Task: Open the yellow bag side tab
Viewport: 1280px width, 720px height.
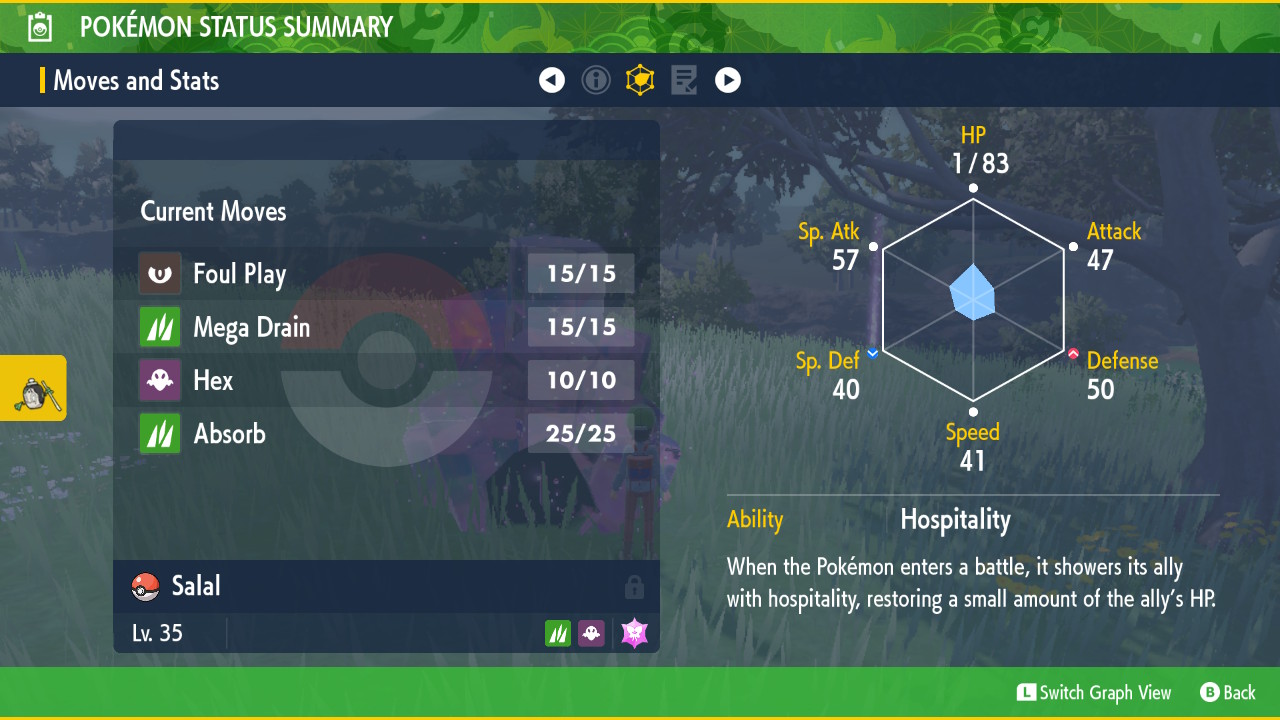Action: (33, 388)
